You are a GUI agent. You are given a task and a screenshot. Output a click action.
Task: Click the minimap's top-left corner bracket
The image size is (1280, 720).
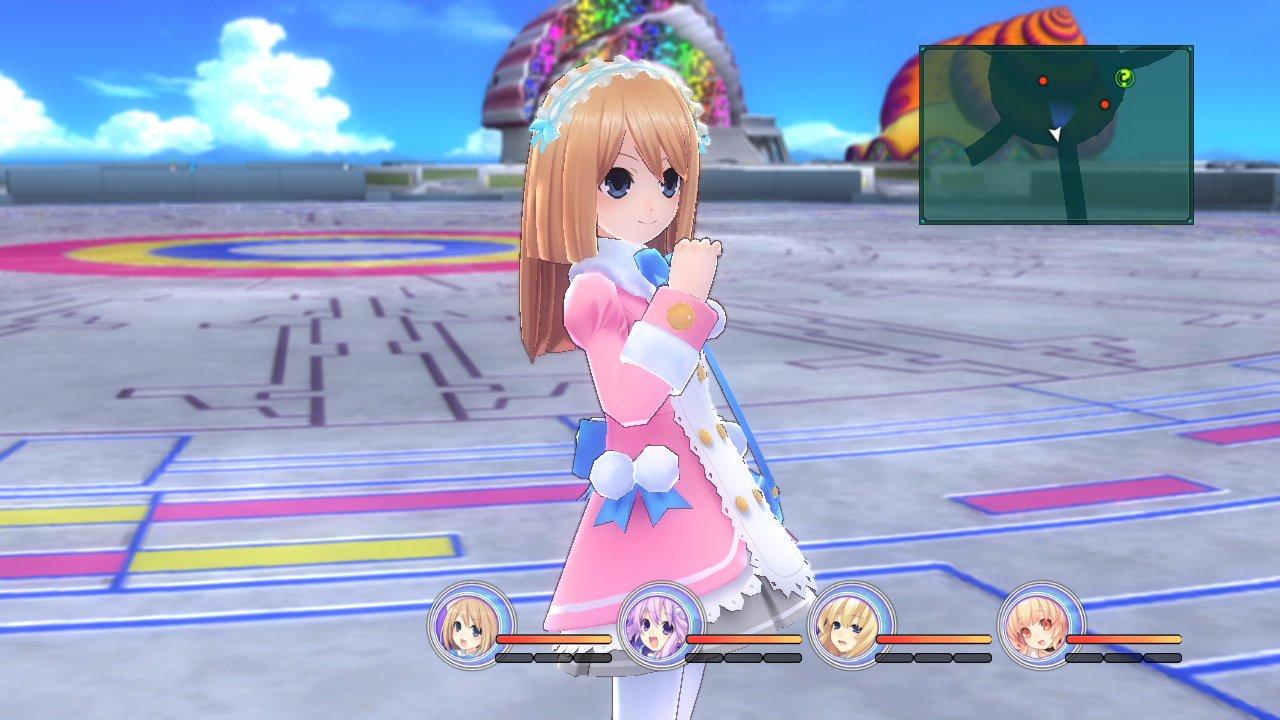tap(924, 50)
